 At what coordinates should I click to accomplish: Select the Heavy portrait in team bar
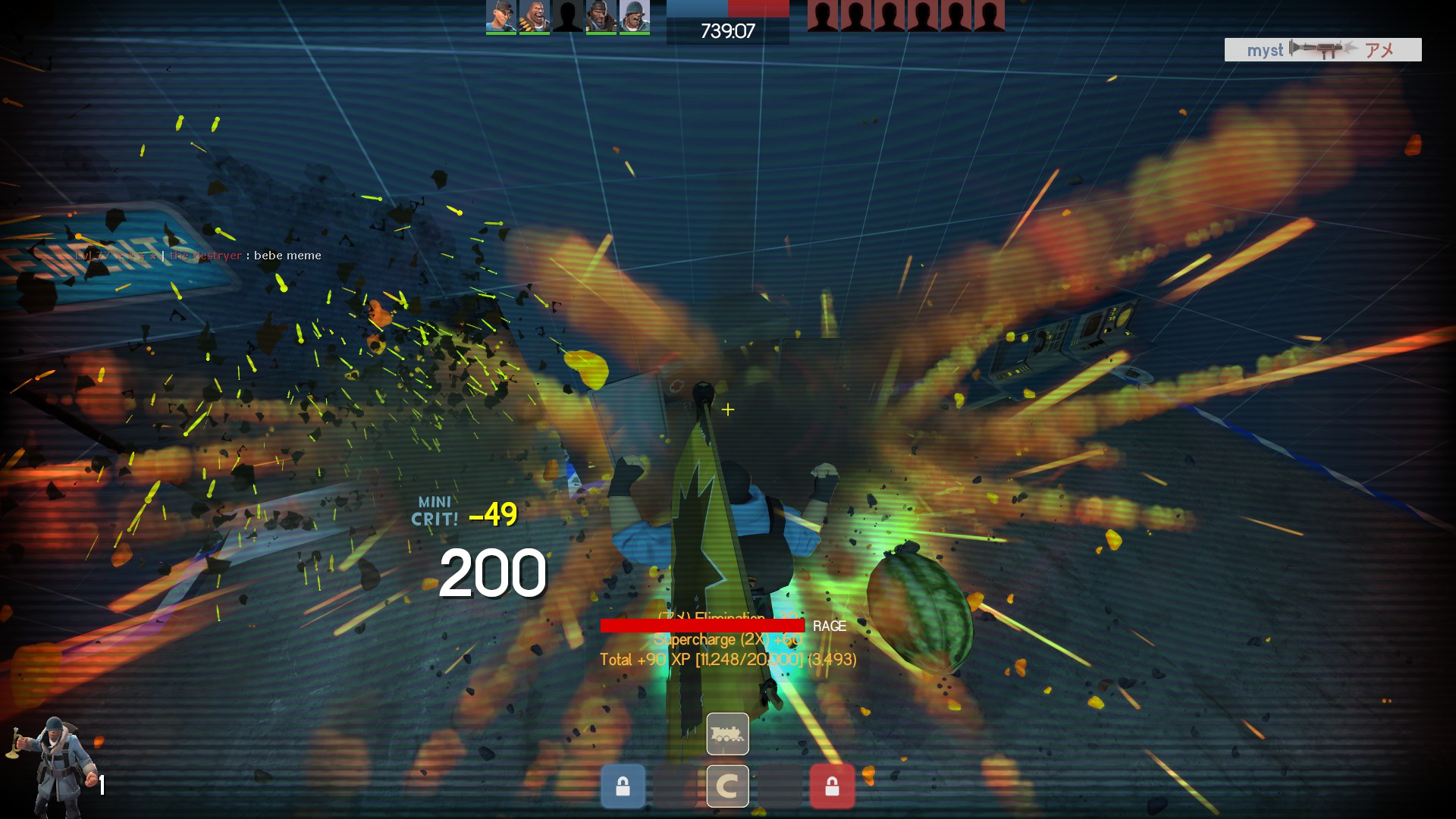(534, 17)
